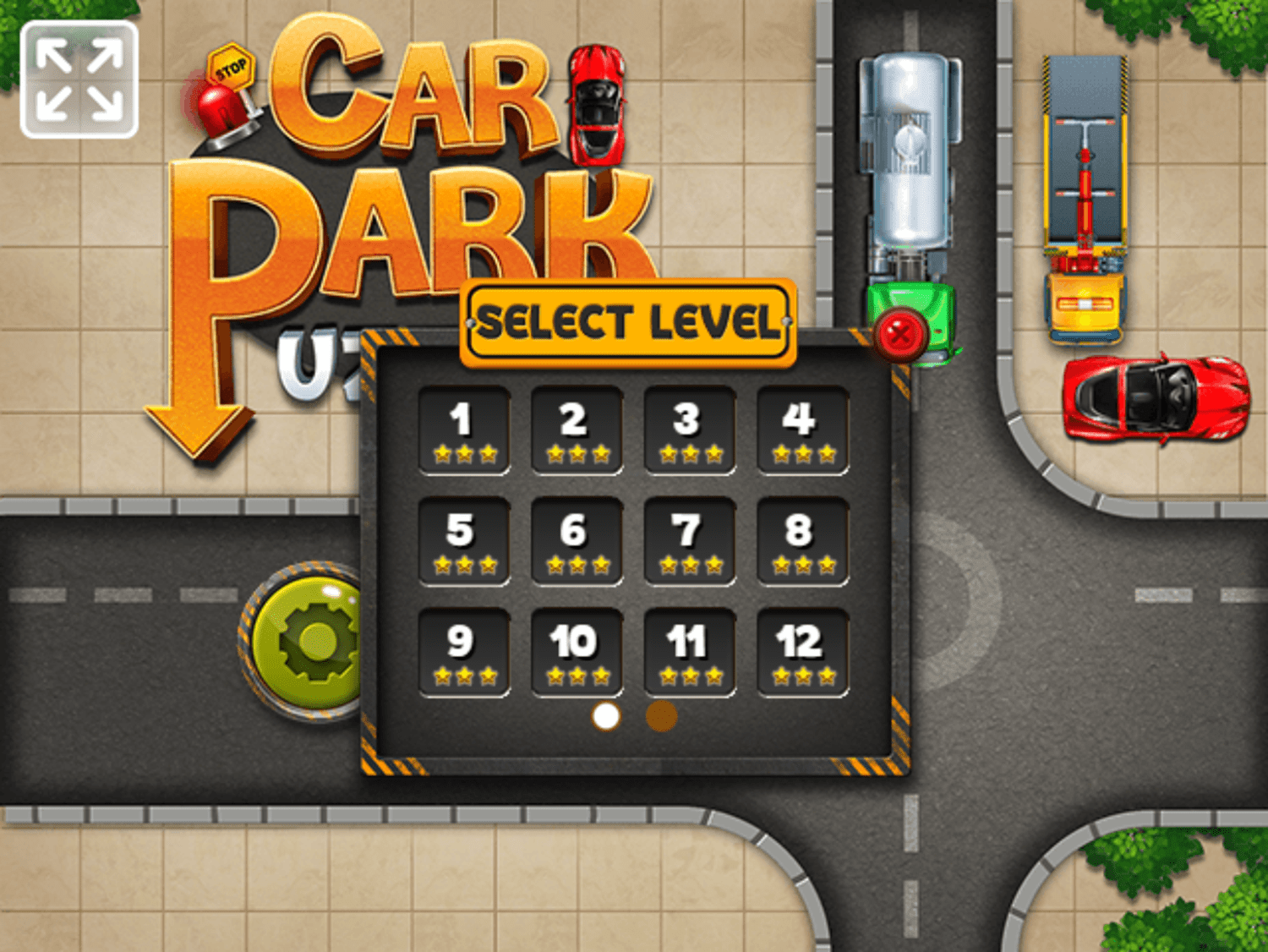Switch to the second page dot
Screen dimensions: 1268x952
tap(660, 716)
